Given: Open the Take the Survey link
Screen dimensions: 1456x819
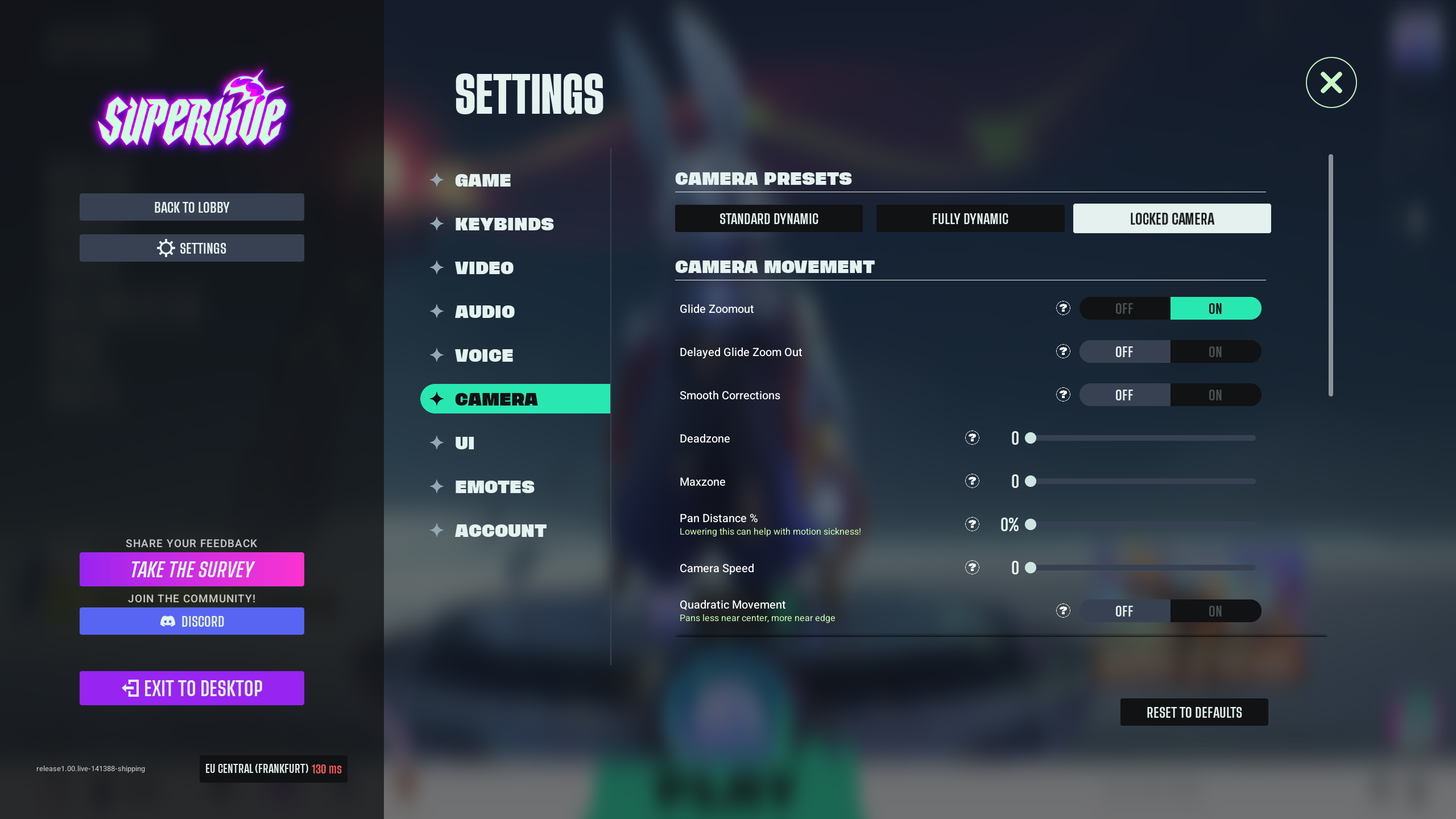Looking at the screenshot, I should click(x=192, y=569).
